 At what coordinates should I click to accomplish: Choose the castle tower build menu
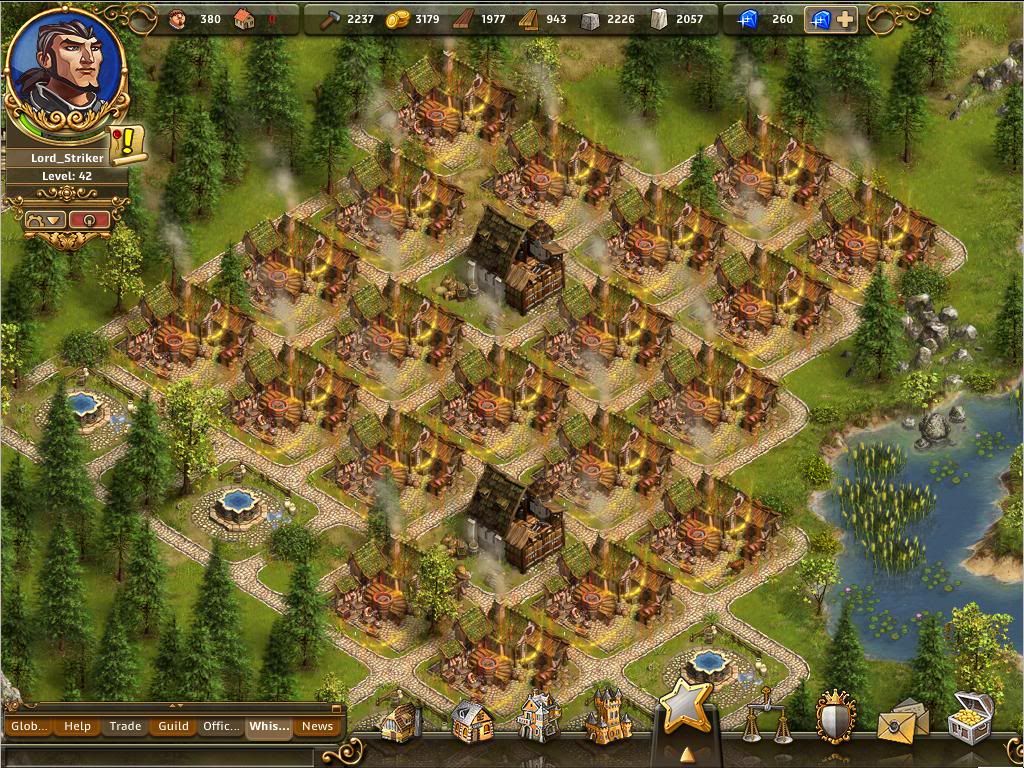(608, 716)
